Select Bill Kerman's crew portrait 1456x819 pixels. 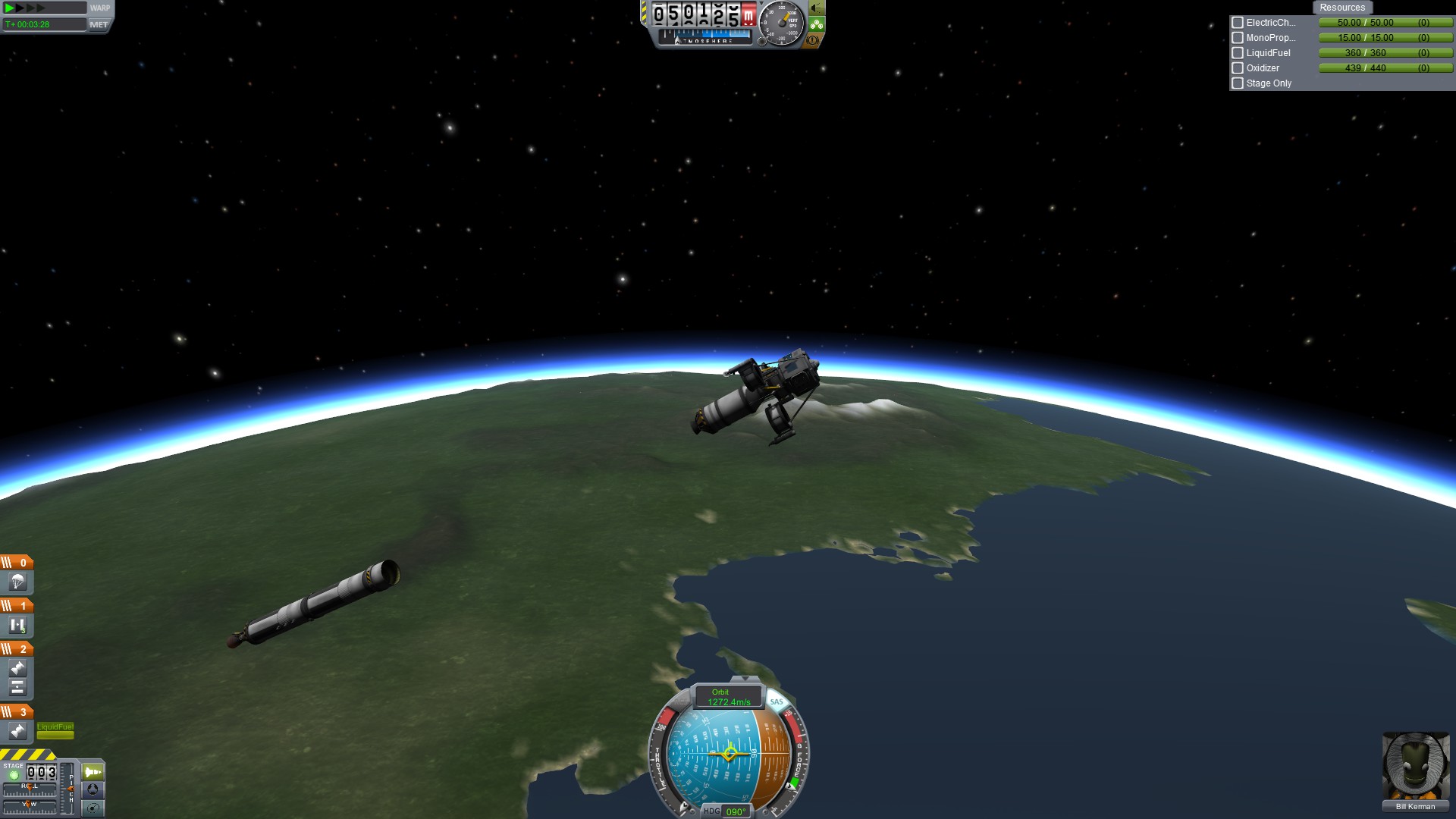pyautogui.click(x=1415, y=766)
